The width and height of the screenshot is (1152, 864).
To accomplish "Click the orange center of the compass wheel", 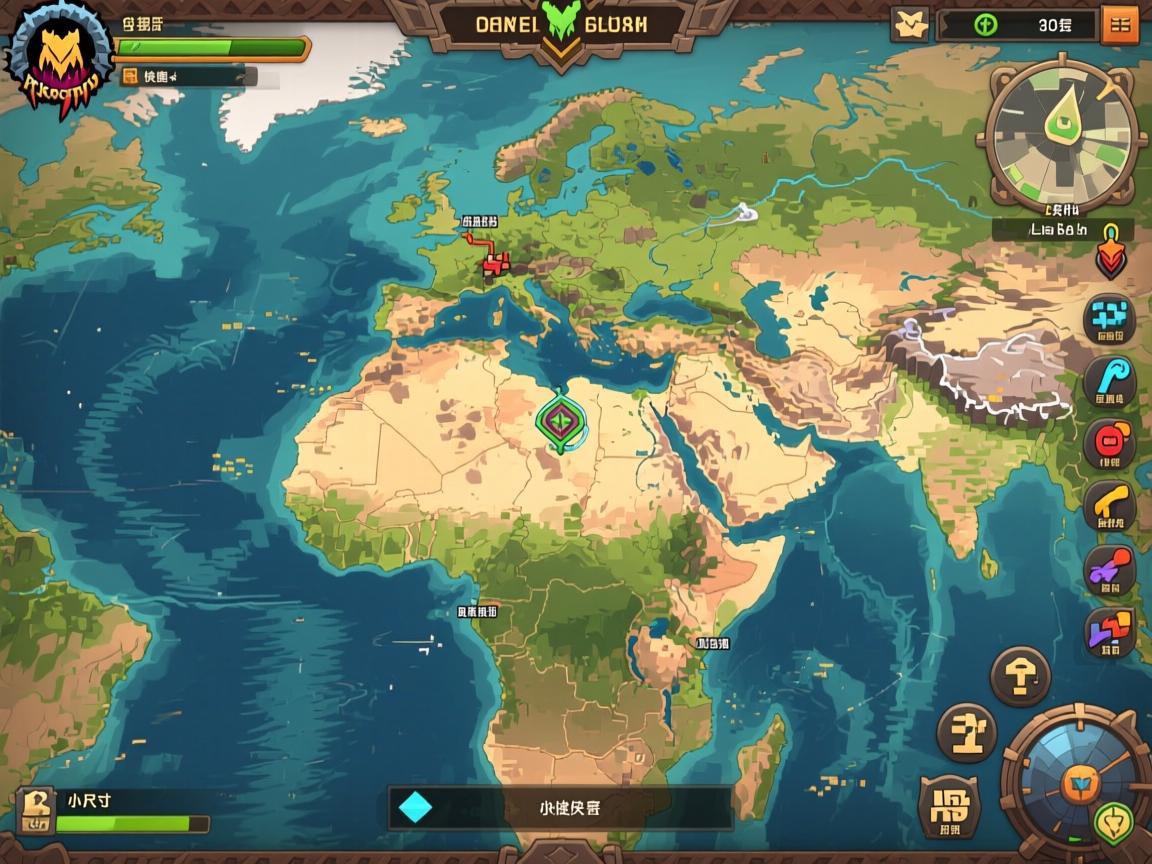I will coord(1080,785).
